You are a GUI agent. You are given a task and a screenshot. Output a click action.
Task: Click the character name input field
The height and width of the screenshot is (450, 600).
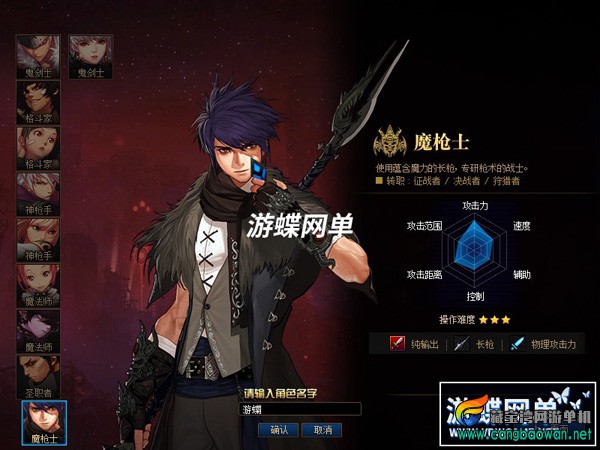[x=300, y=409]
